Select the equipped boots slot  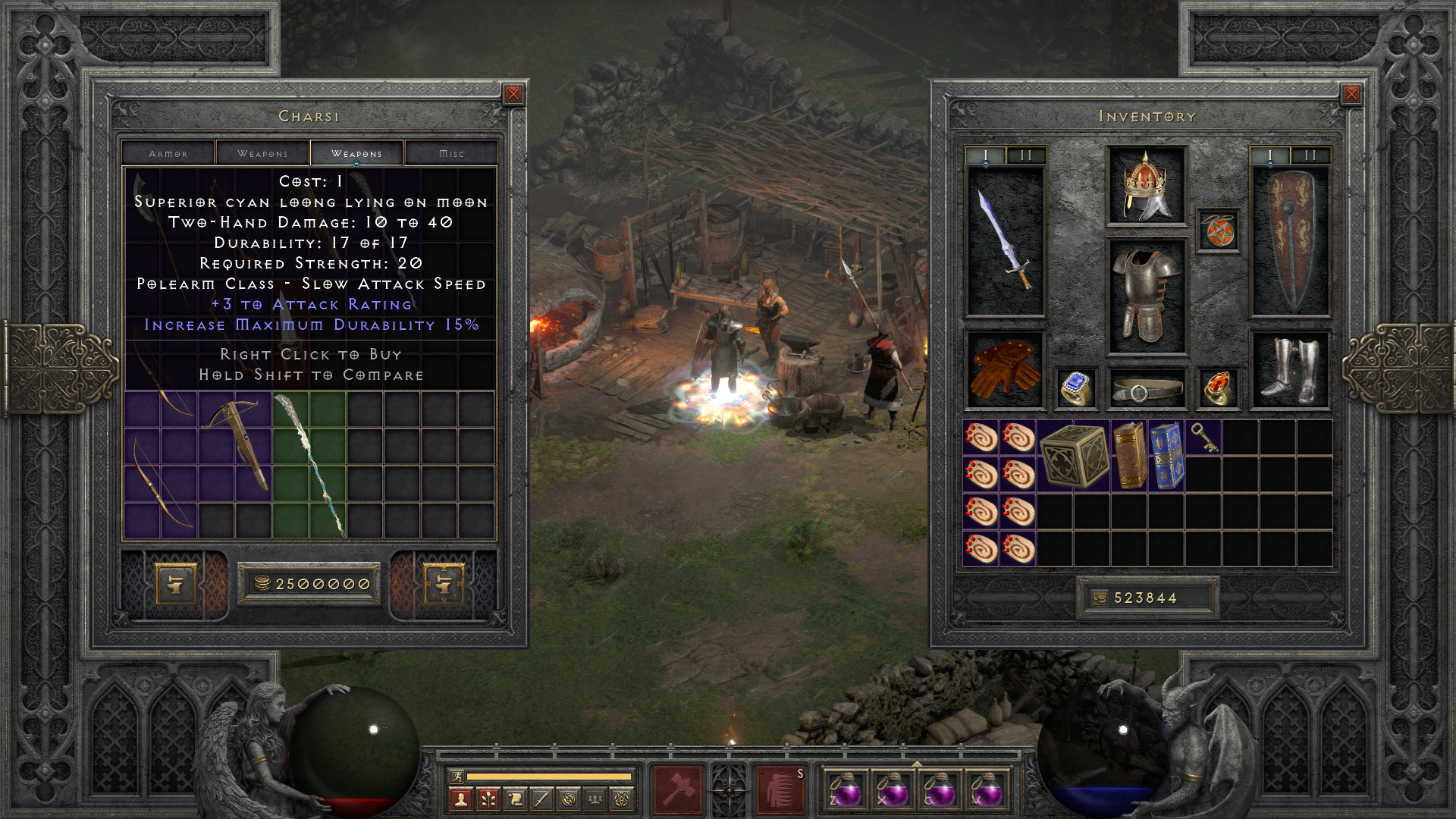(1289, 371)
